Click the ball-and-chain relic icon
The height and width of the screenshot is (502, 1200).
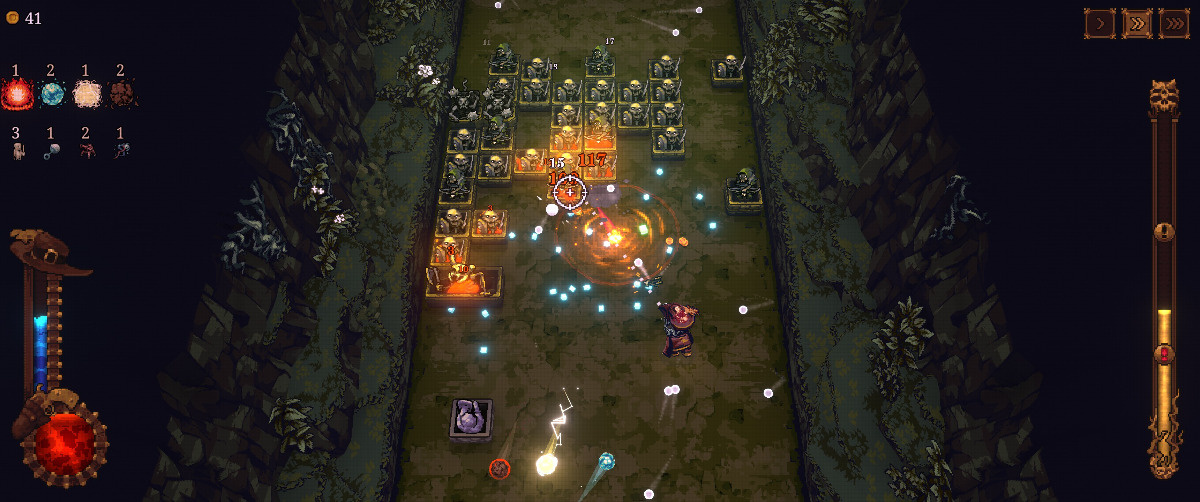[52, 151]
